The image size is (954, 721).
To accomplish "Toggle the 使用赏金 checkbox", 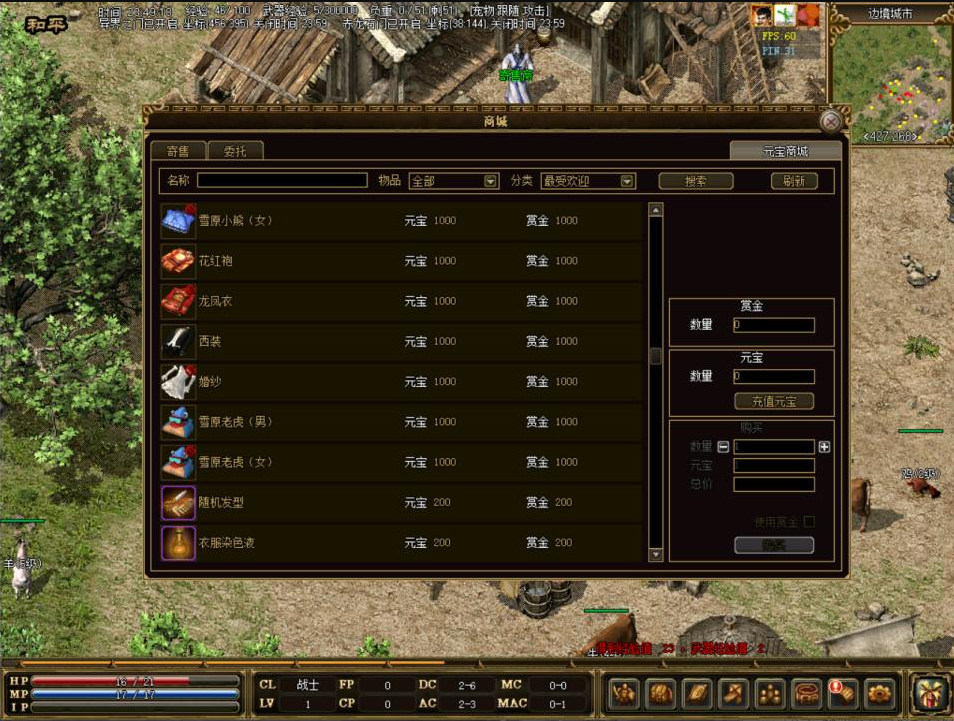I will coord(809,522).
